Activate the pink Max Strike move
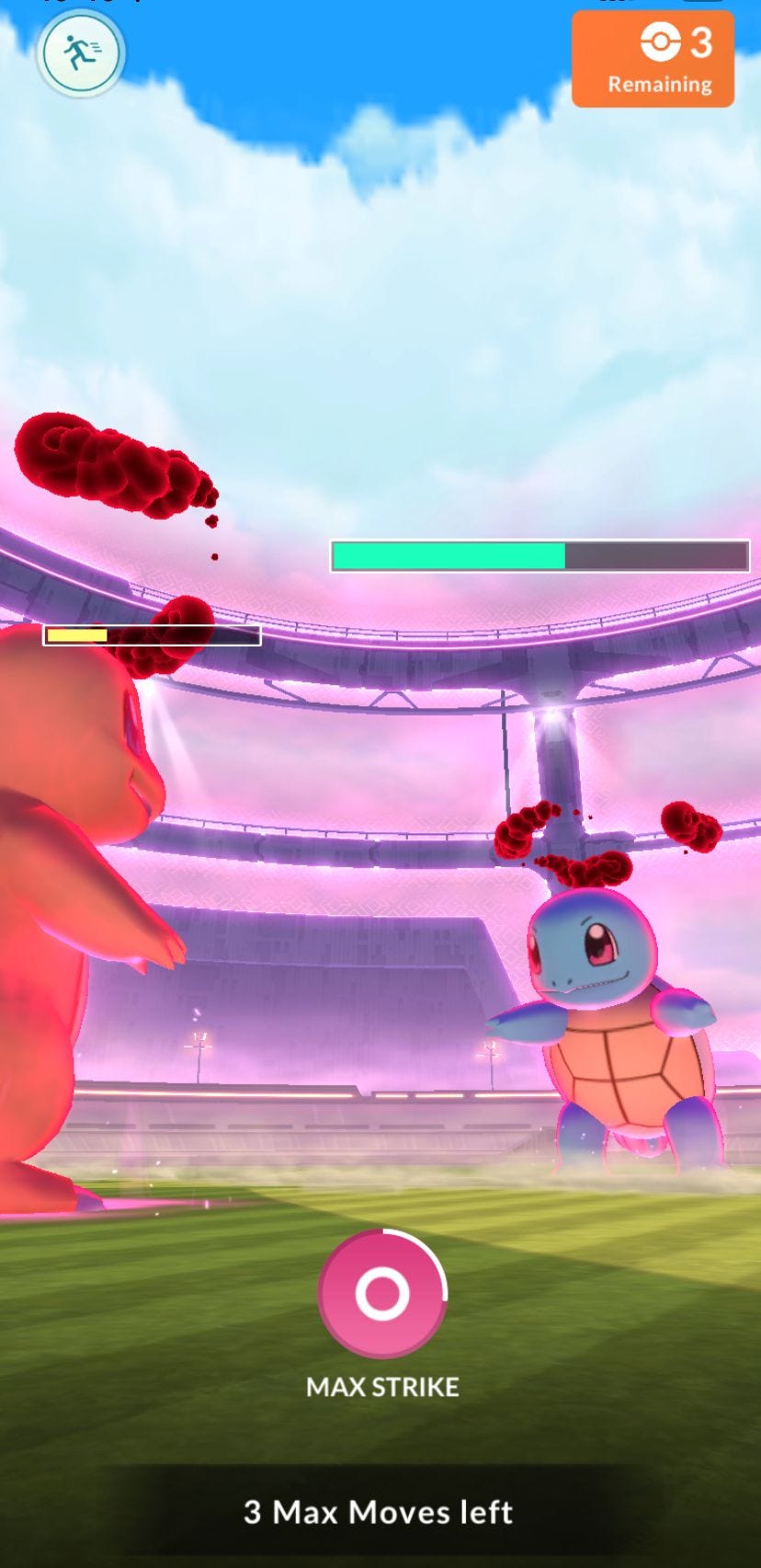Viewport: 761px width, 1568px height. [381, 1293]
